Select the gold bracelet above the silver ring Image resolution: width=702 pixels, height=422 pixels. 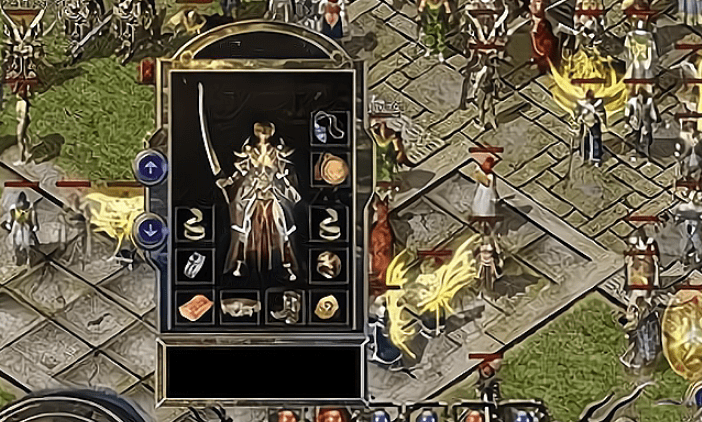194,224
